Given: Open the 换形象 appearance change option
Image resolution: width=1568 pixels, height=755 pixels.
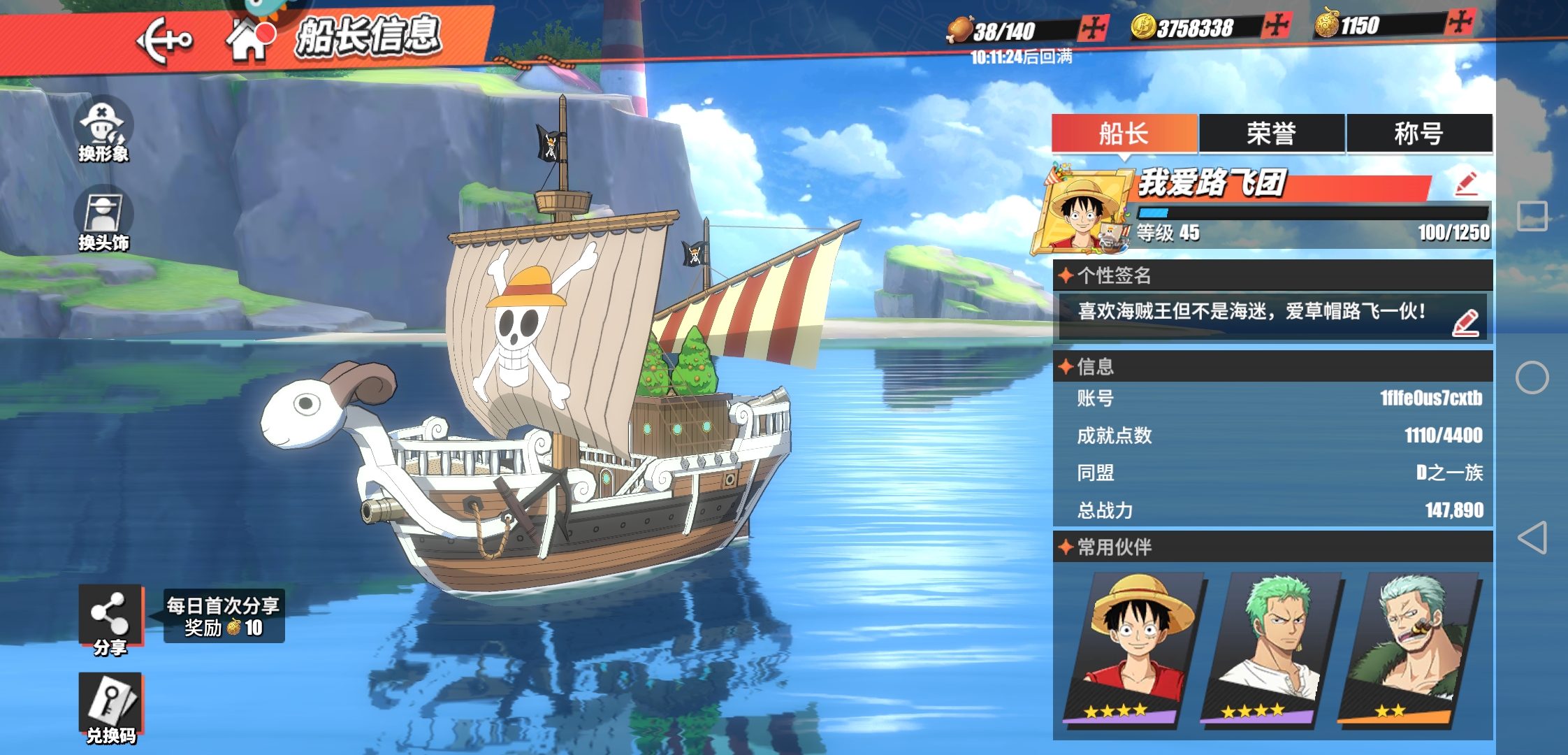Looking at the screenshot, I should pyautogui.click(x=103, y=129).
